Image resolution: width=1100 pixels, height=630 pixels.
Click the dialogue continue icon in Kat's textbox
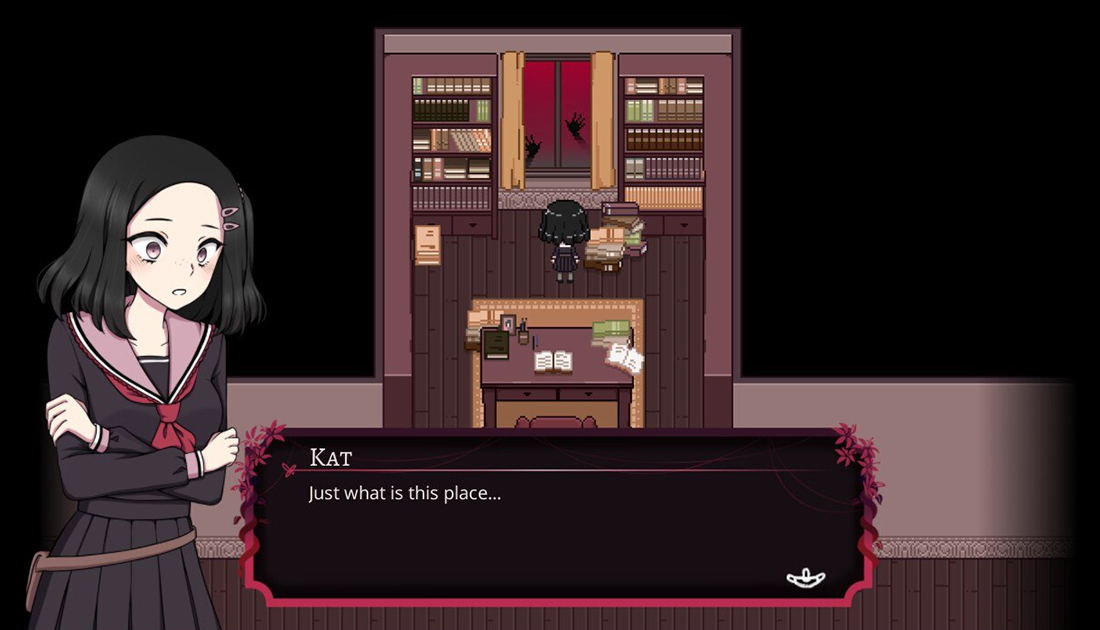tap(805, 577)
